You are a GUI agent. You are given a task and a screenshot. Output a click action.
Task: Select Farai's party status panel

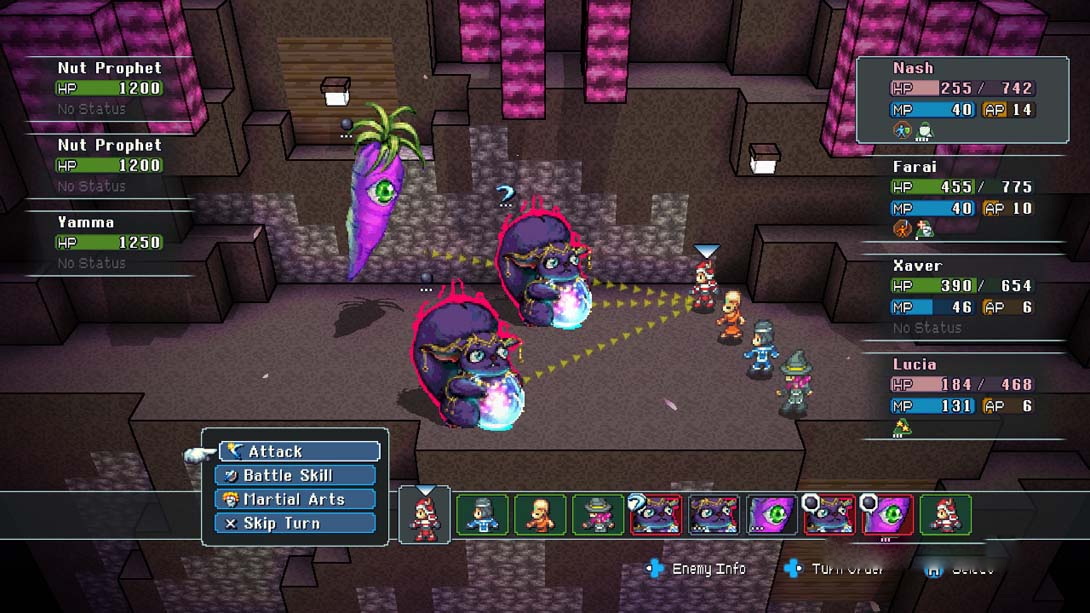tap(962, 198)
